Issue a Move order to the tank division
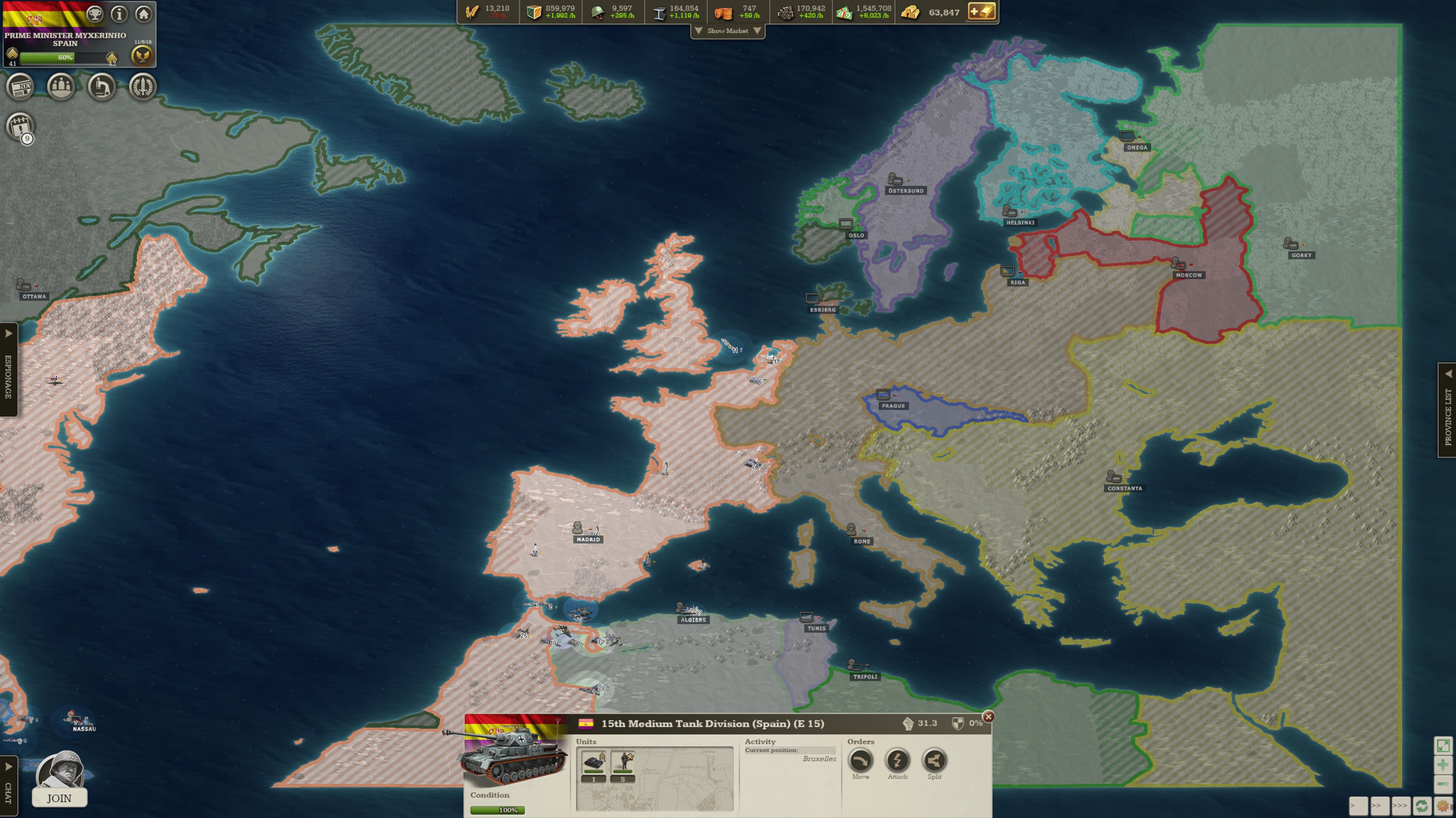This screenshot has height=818, width=1456. 861,763
